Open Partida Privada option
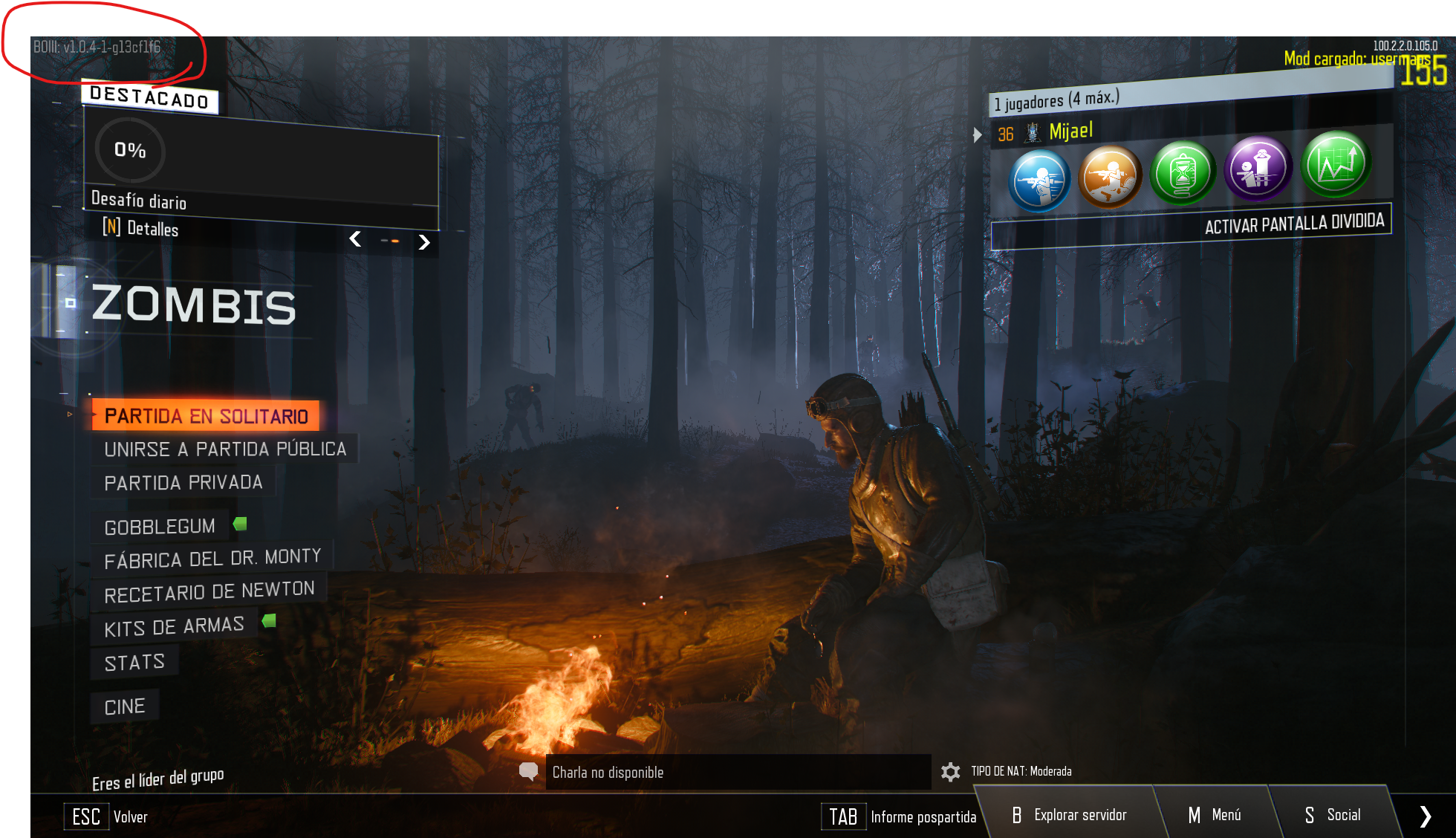The image size is (1456, 838). [183, 483]
